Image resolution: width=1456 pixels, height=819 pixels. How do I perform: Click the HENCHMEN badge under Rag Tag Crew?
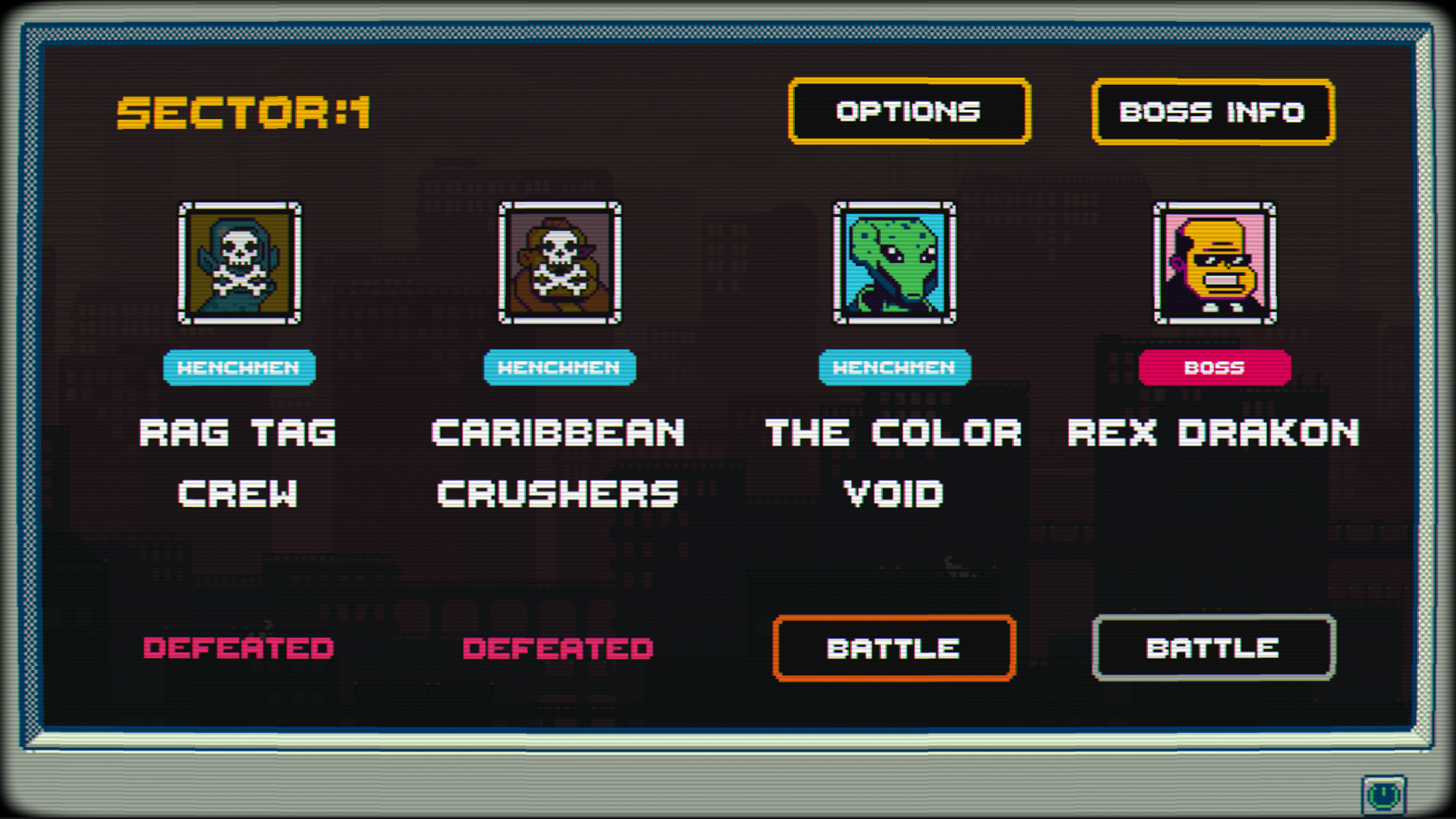[240, 368]
